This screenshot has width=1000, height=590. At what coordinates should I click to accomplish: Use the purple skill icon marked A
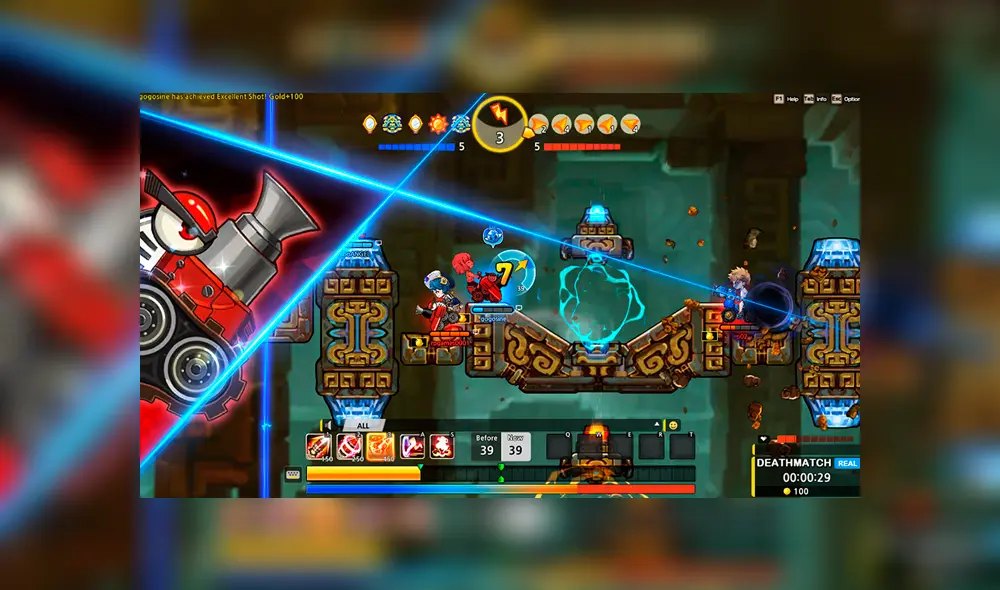coord(411,446)
